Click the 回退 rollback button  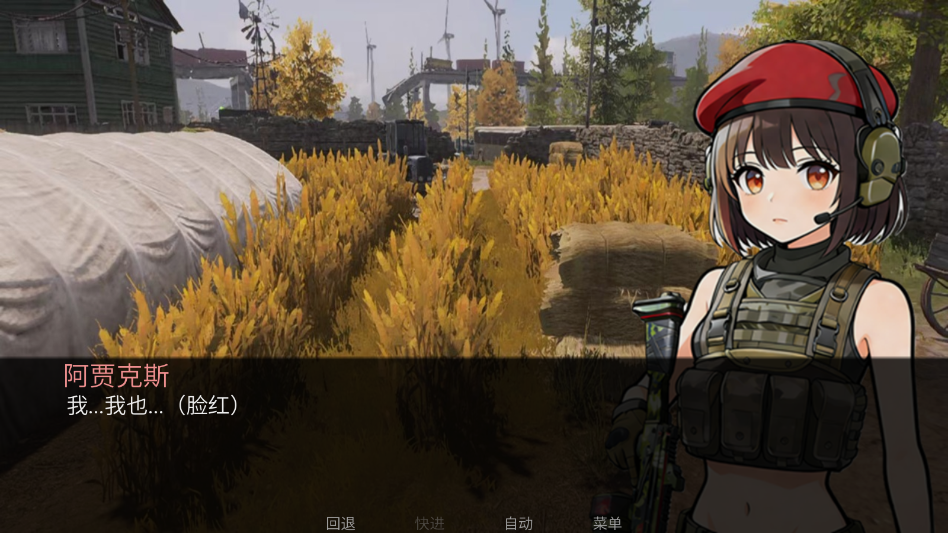[341, 523]
